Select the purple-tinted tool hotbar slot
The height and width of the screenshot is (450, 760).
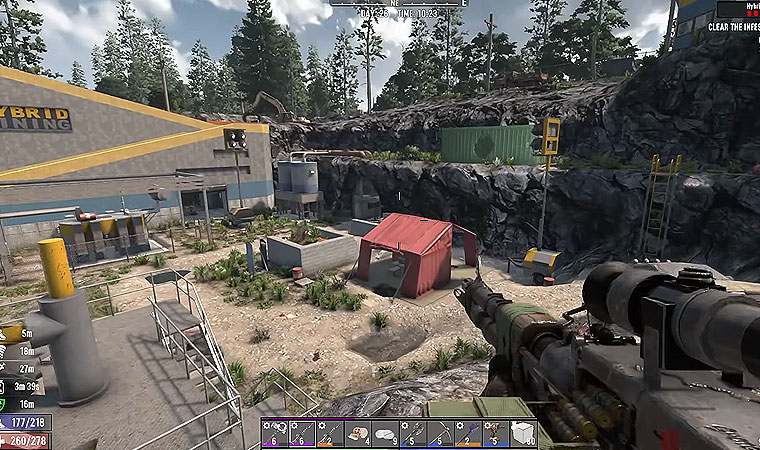[x=467, y=433]
